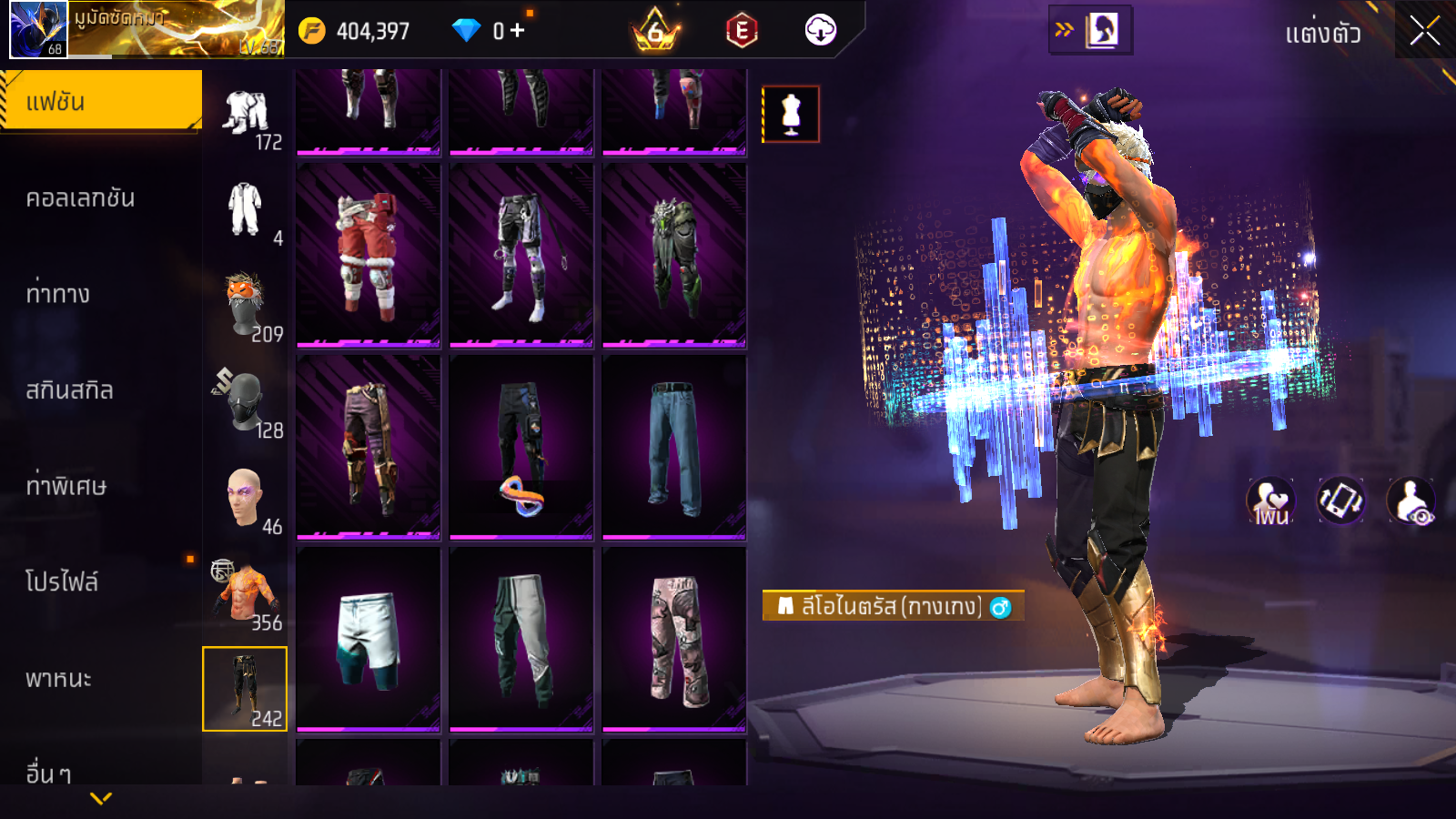The image size is (1456, 819).
Task: Equip the plain blue jeans
Action: [674, 447]
